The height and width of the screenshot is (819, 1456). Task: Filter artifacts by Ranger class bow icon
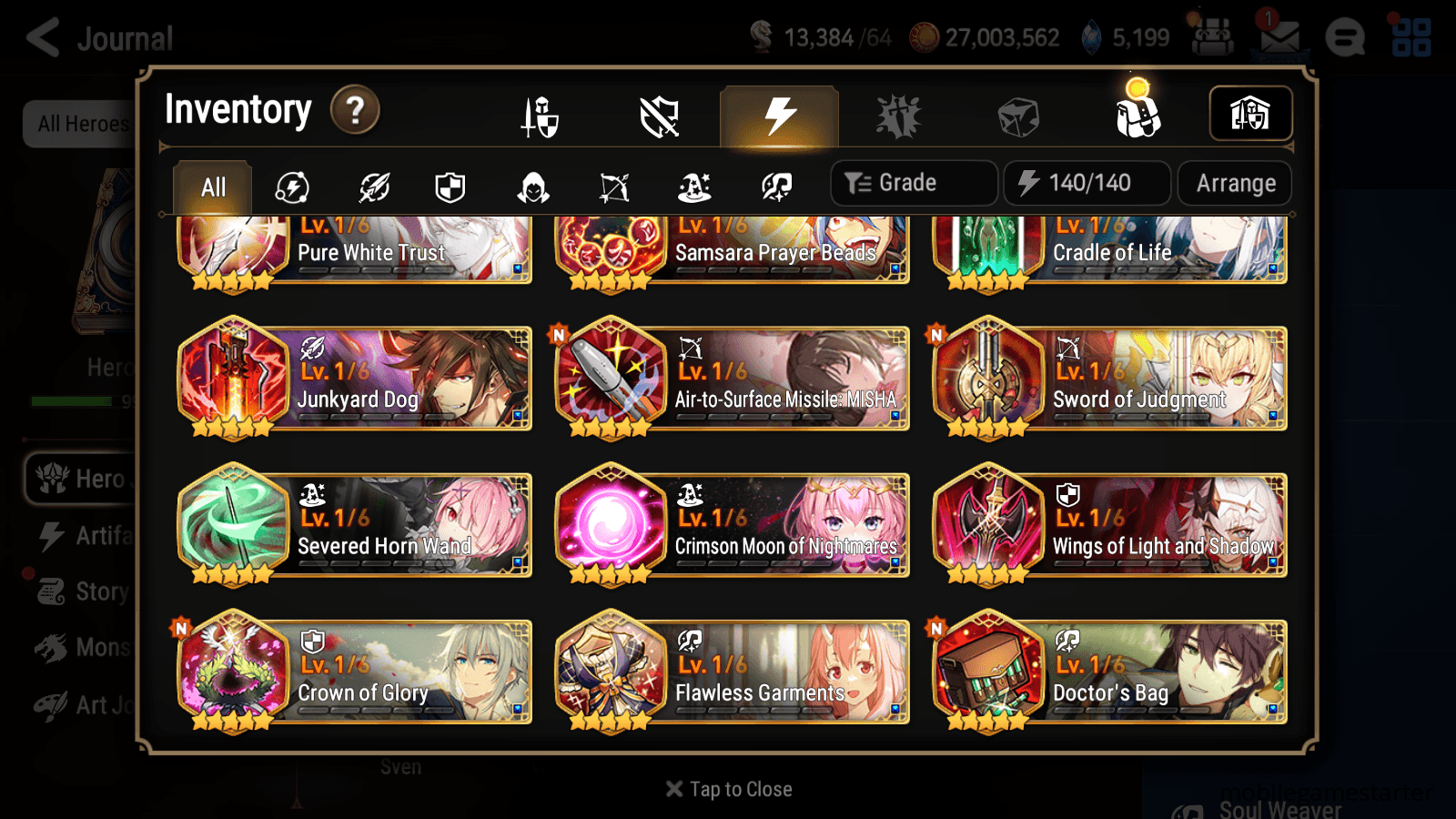pos(612,187)
